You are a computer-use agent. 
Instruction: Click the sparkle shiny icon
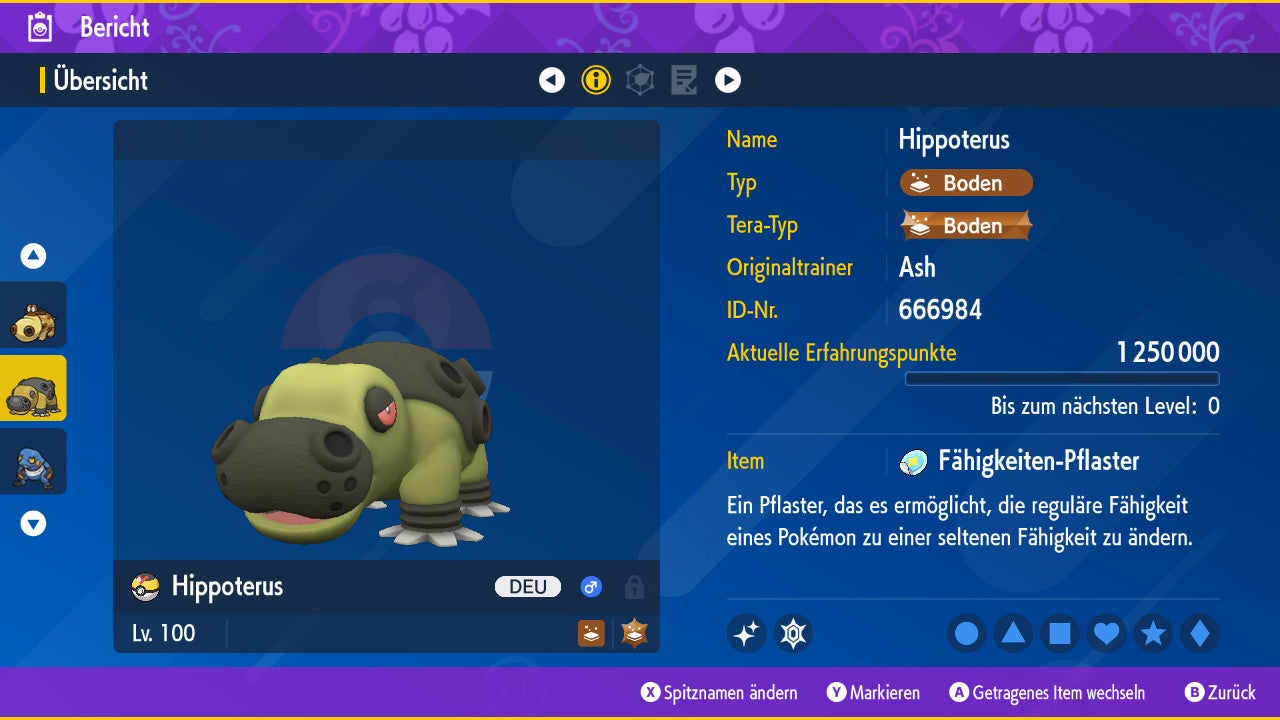[746, 633]
